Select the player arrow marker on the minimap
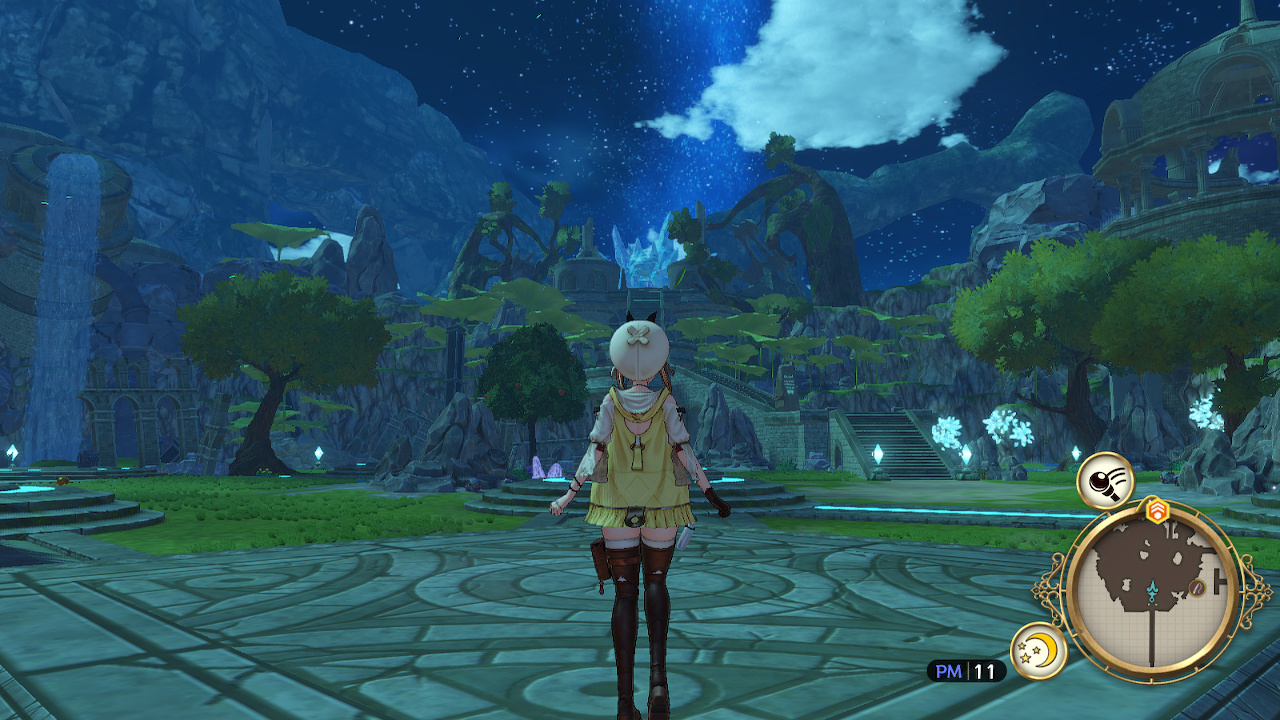1280x720 pixels. click(x=1152, y=588)
